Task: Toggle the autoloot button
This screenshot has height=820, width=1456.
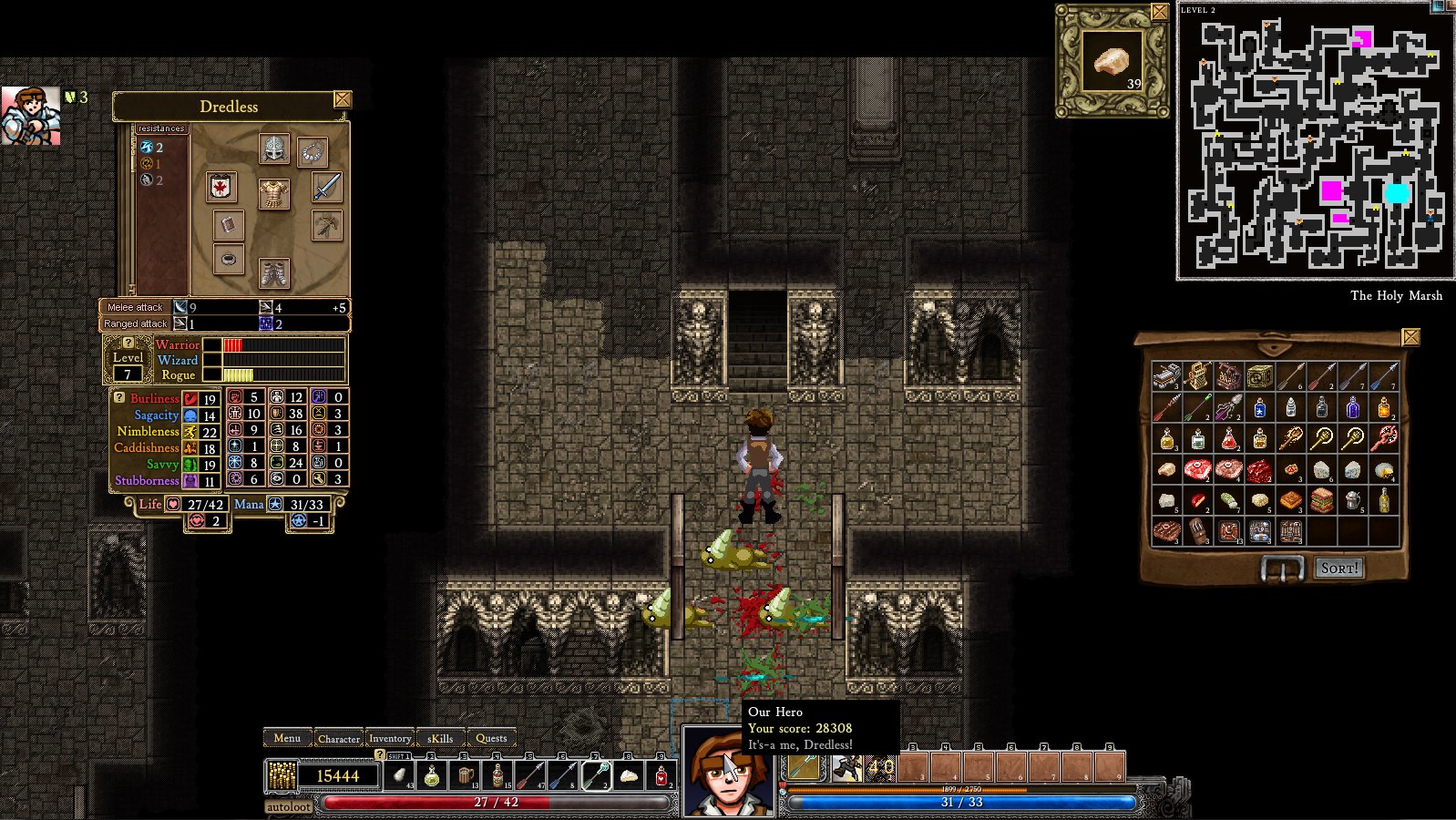Action: (x=289, y=806)
